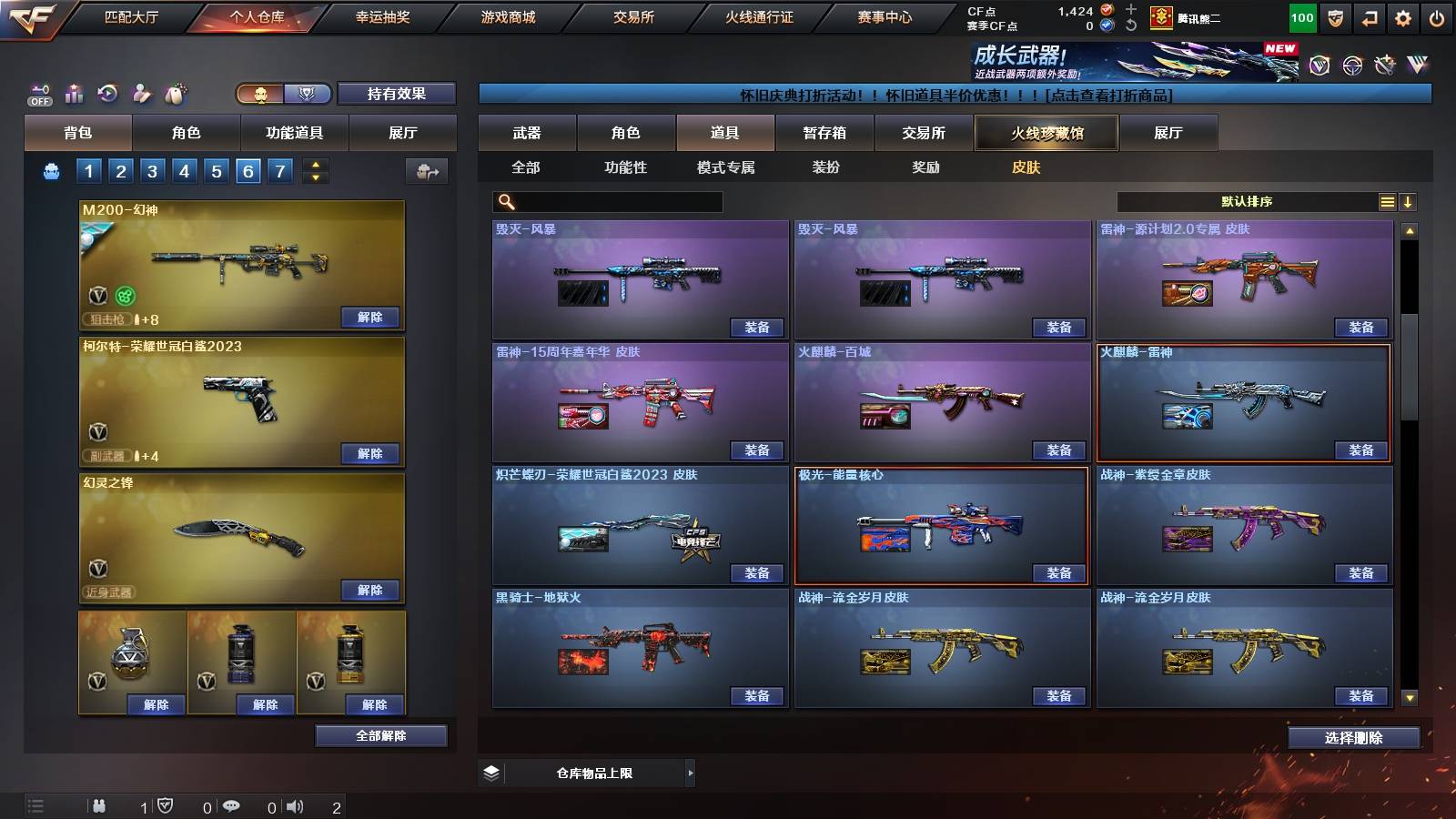Click the speaker icon on bottom status bar
This screenshot has width=1456, height=819.
pyautogui.click(x=293, y=806)
